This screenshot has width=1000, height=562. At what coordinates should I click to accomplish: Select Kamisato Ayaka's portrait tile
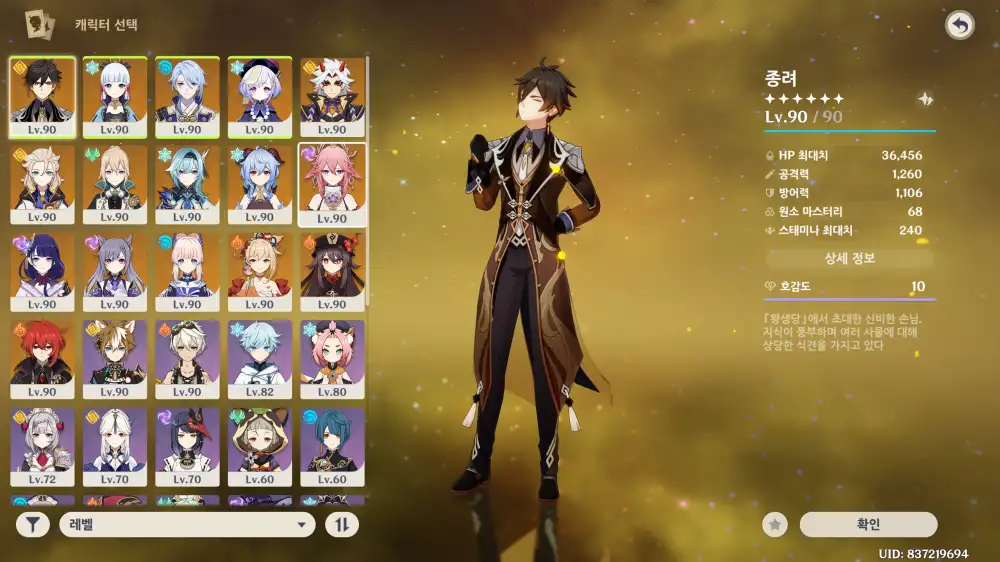pos(115,96)
